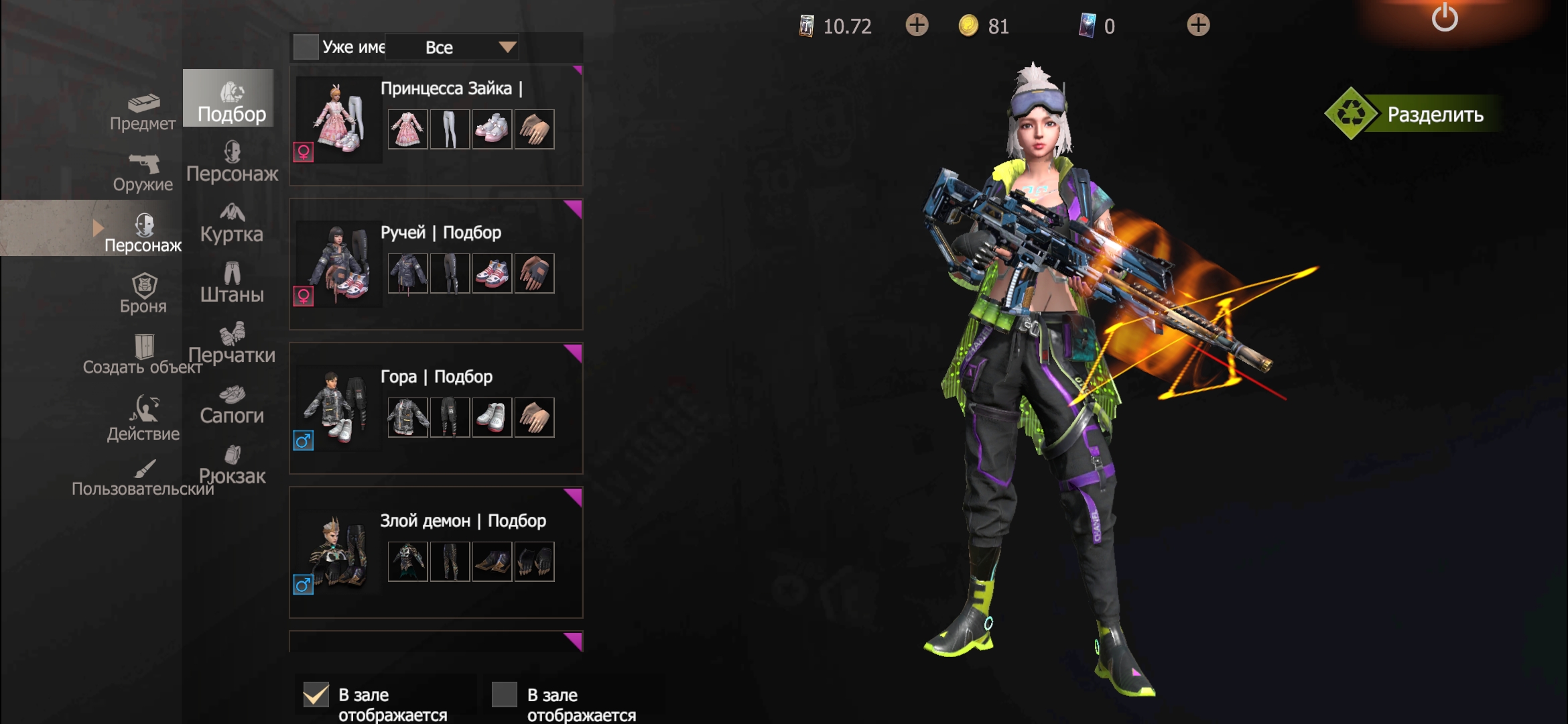The image size is (1568, 724).
Task: Open the Предмет category
Action: [x=143, y=112]
